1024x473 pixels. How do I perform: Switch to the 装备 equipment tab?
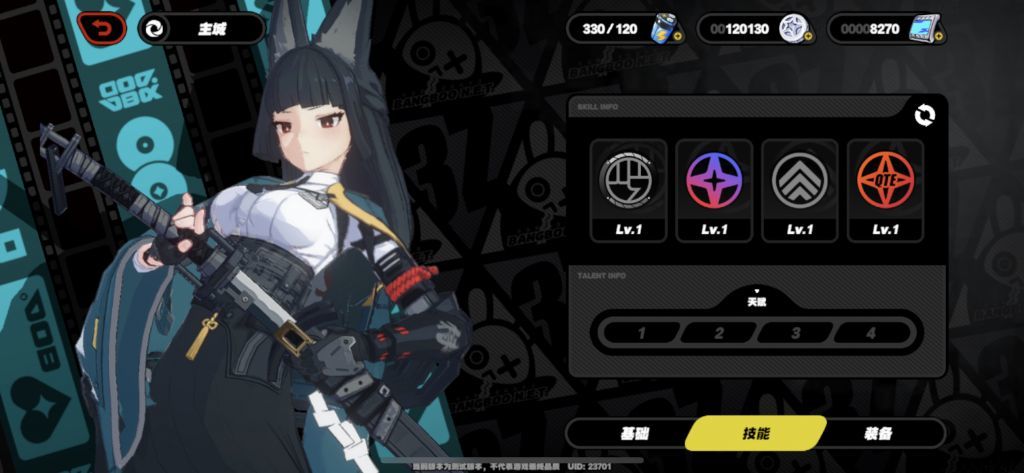point(878,433)
